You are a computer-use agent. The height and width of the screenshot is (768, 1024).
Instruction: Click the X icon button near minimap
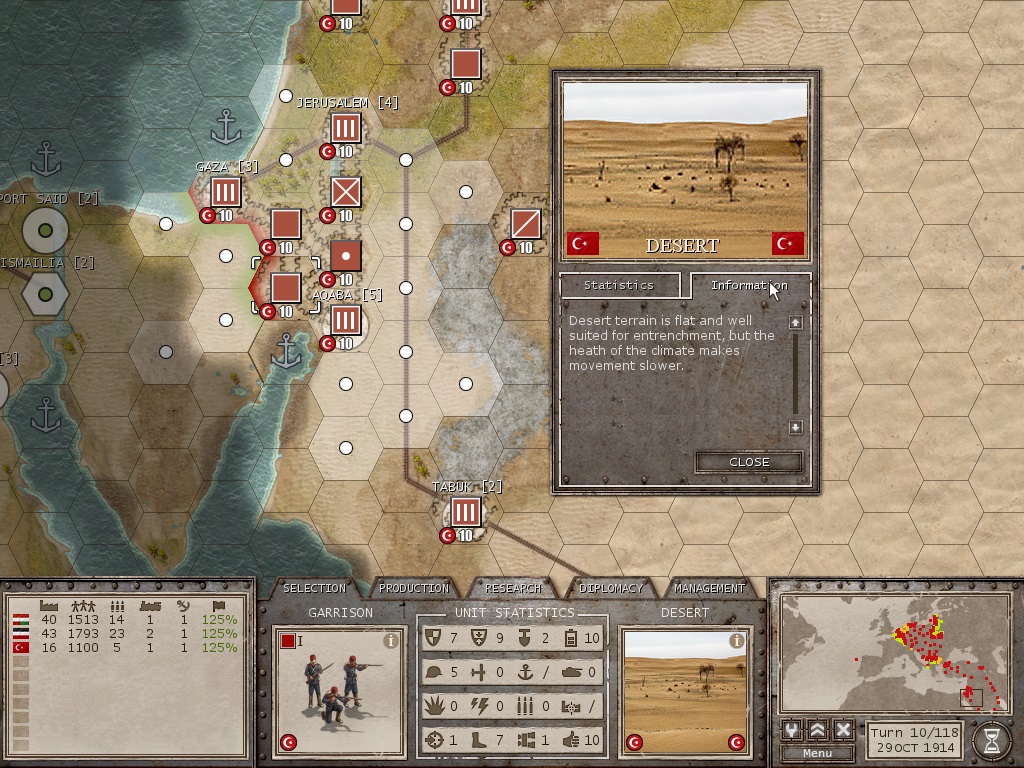coord(843,730)
